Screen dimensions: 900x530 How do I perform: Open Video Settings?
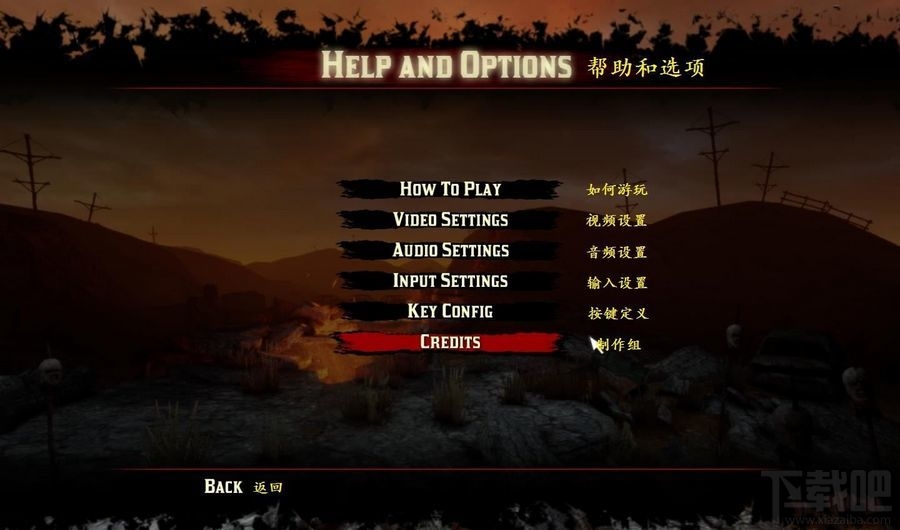point(450,220)
